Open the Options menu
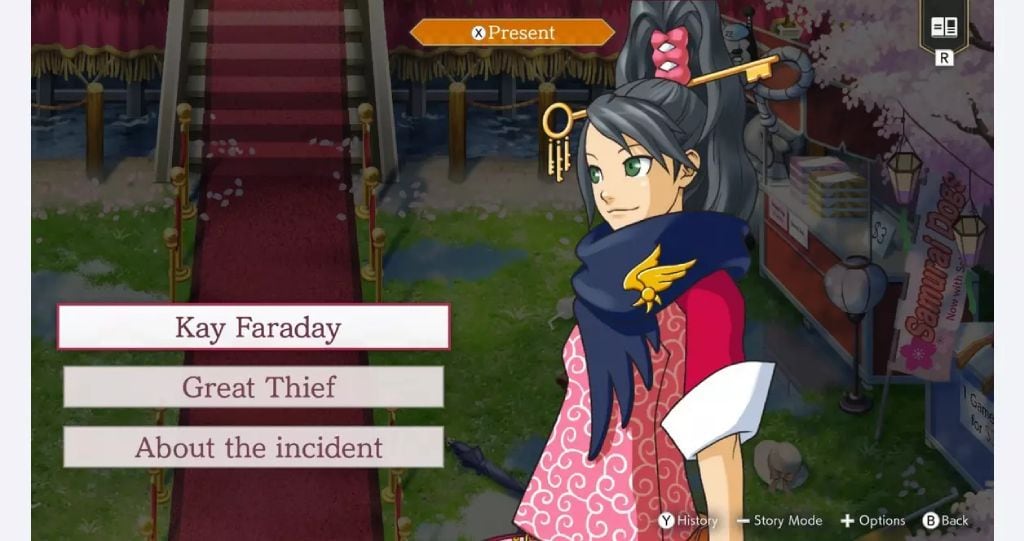The width and height of the screenshot is (1024, 541). pos(872,520)
